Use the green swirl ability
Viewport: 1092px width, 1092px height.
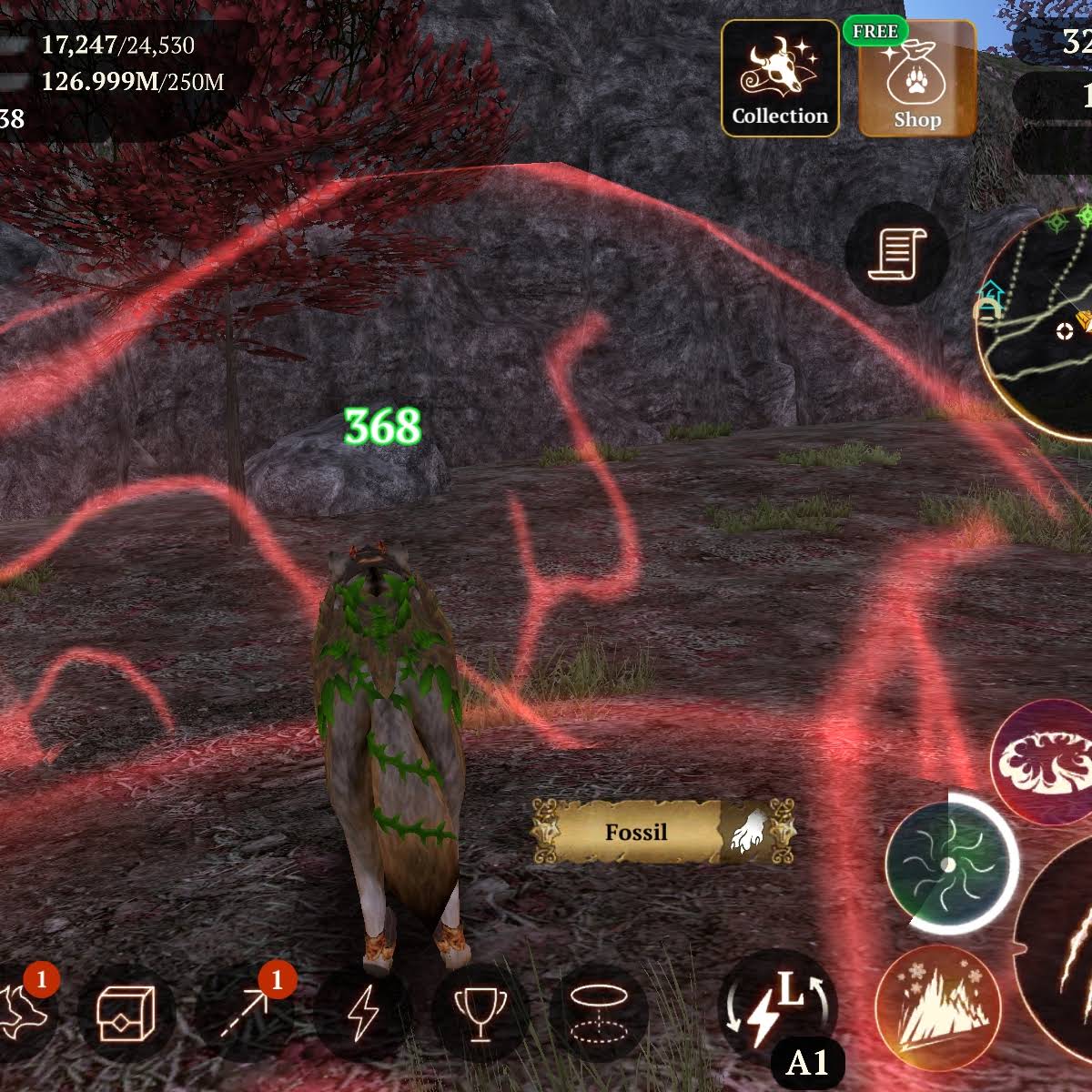[949, 862]
